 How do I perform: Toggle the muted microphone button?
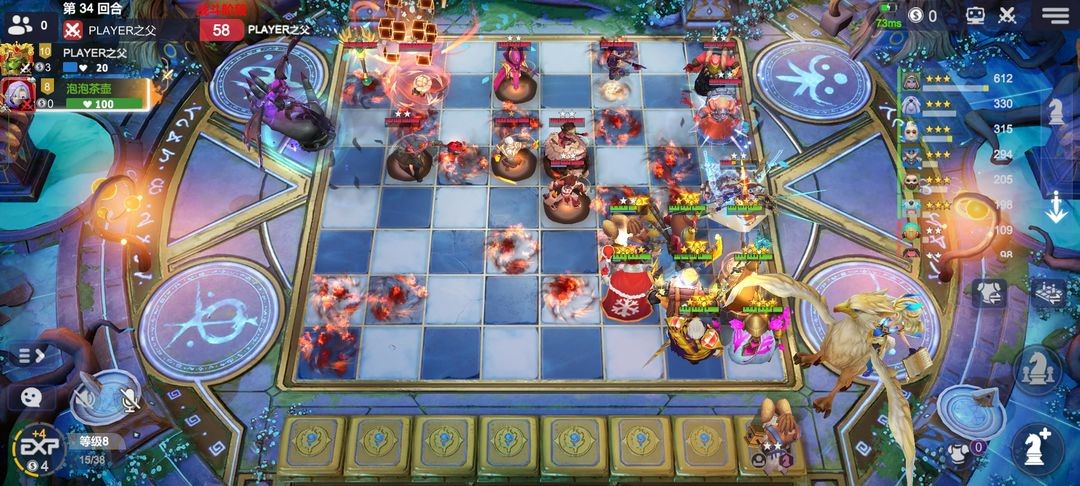[x=128, y=399]
